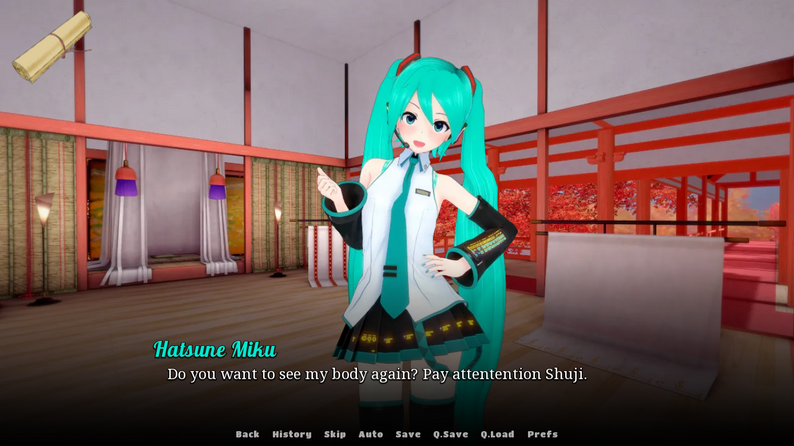Go back using the Back button
The width and height of the screenshot is (794, 446).
tap(247, 434)
